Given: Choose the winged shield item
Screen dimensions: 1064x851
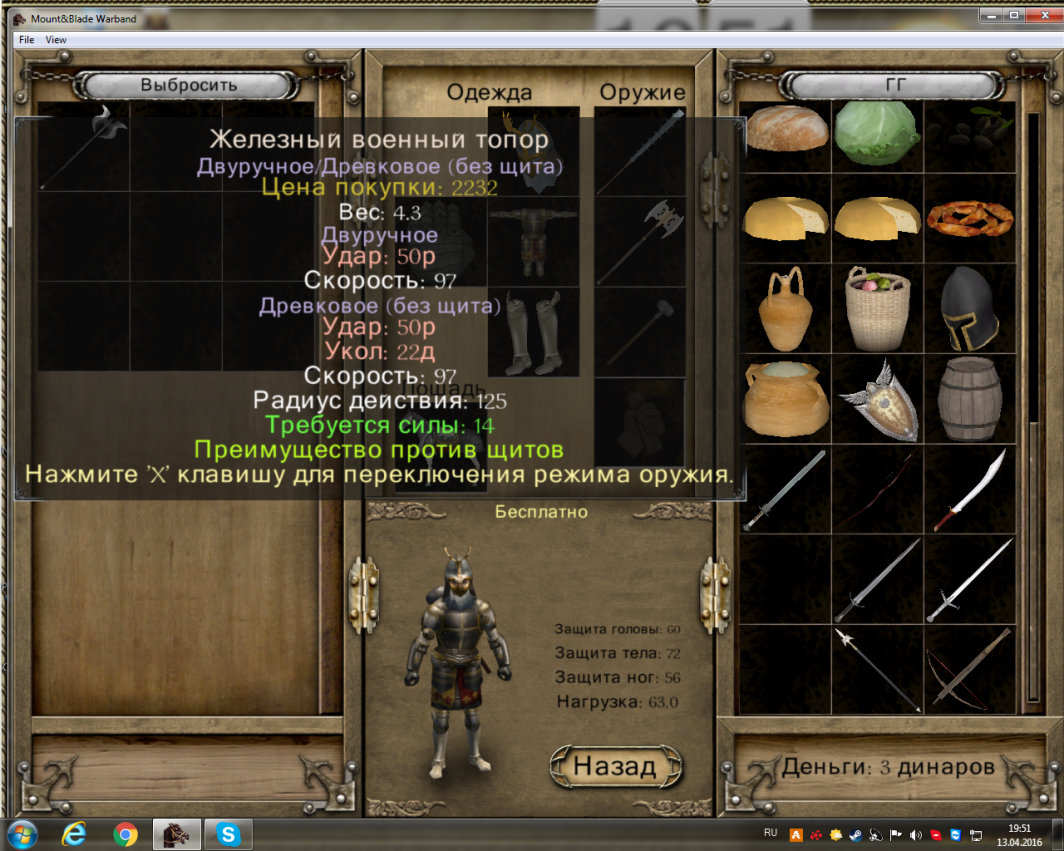Looking at the screenshot, I should (x=877, y=399).
